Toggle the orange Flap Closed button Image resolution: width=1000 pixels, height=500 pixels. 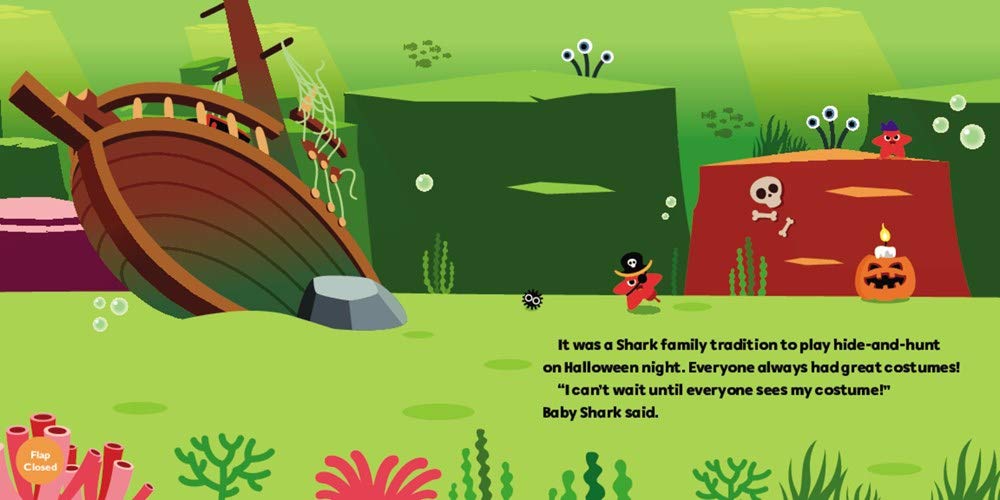[x=40, y=460]
